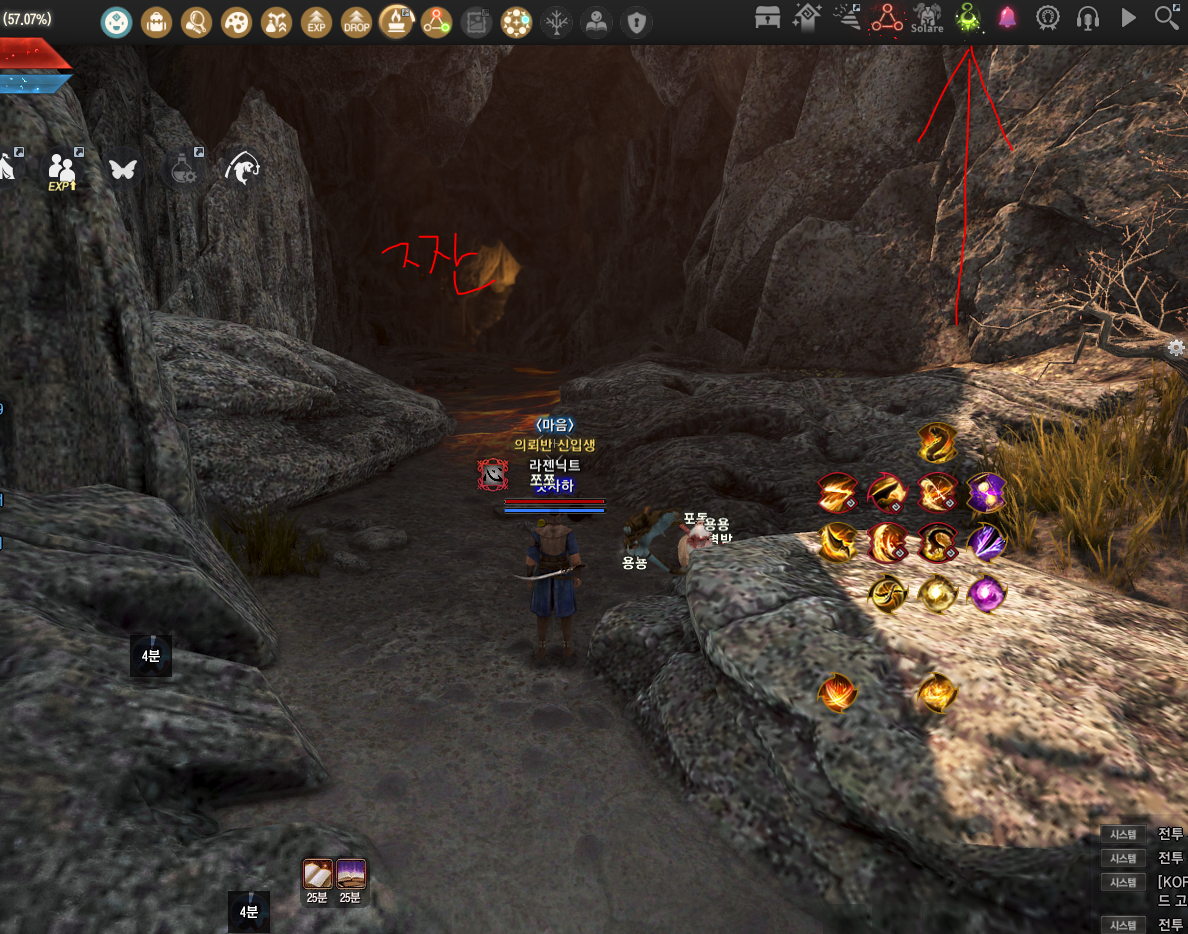Image resolution: width=1188 pixels, height=934 pixels.
Task: Open the search magnifier at top right
Action: [x=1167, y=18]
